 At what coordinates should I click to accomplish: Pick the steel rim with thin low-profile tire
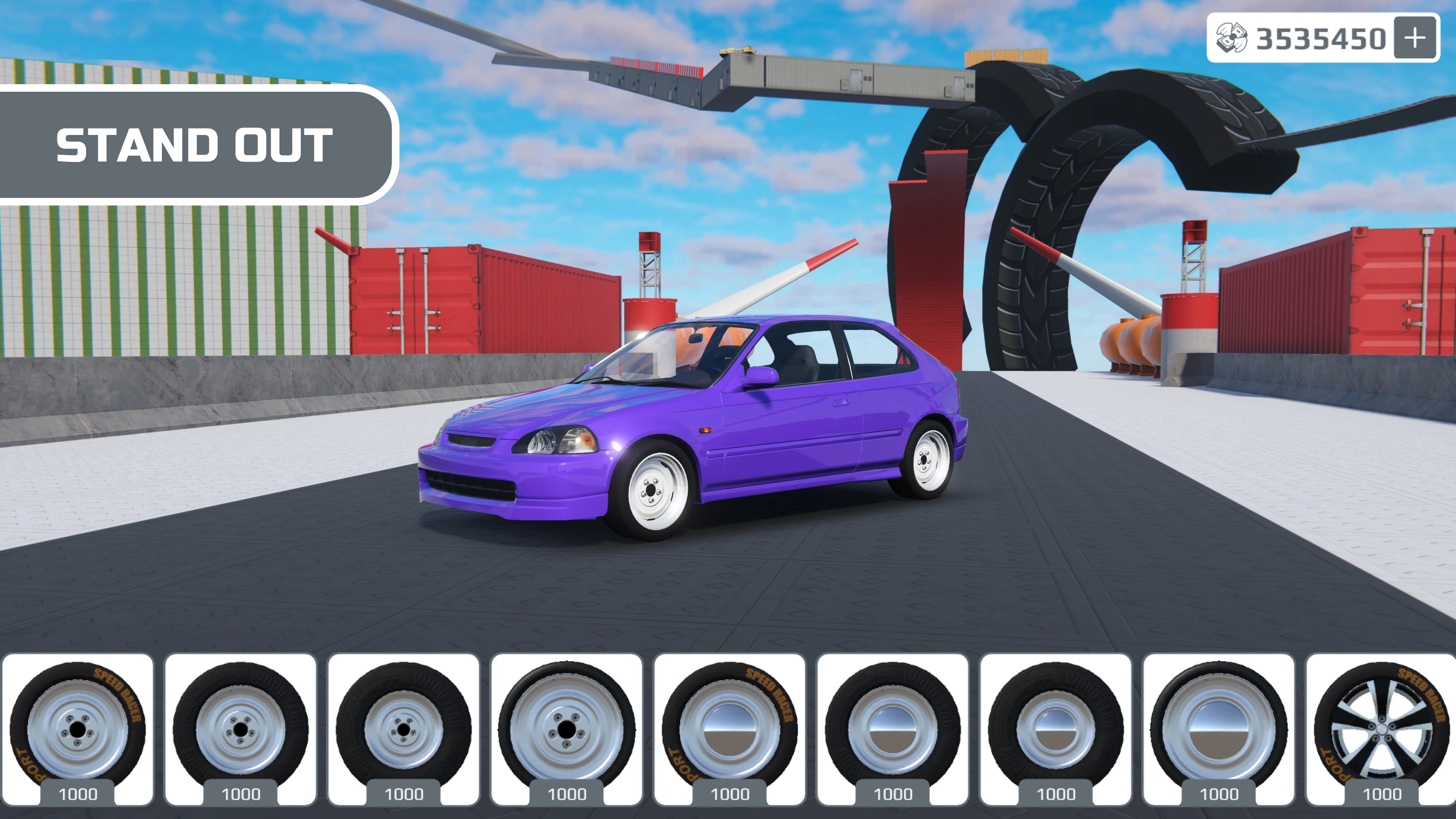click(x=566, y=728)
